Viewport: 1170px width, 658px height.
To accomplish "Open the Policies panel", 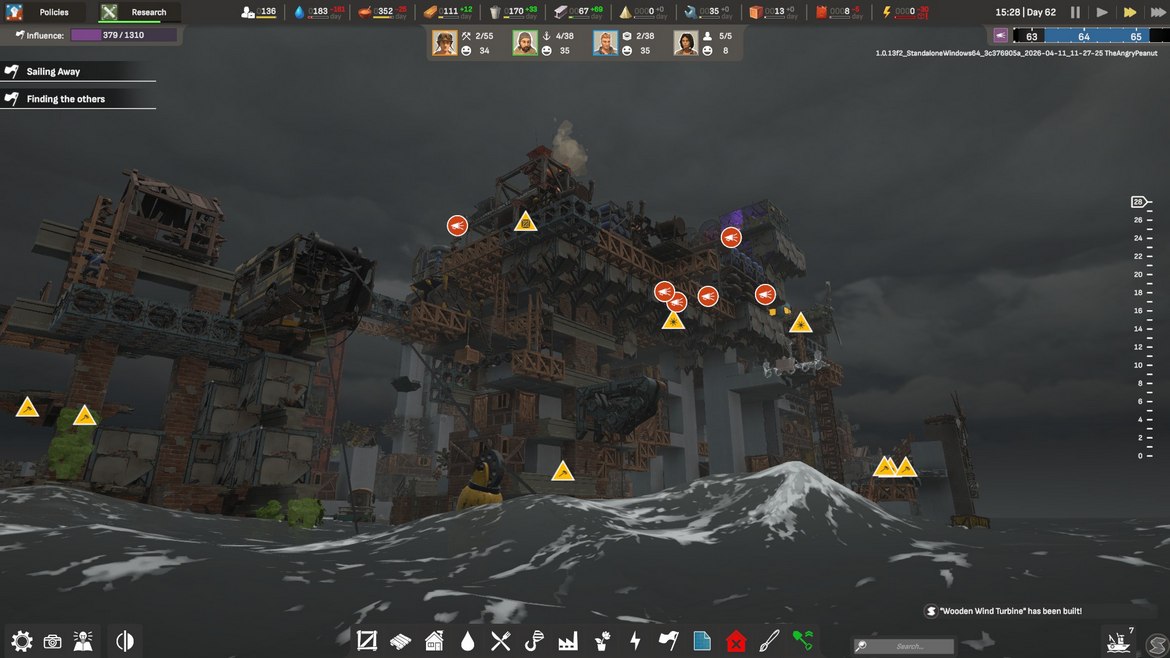I will click(54, 12).
